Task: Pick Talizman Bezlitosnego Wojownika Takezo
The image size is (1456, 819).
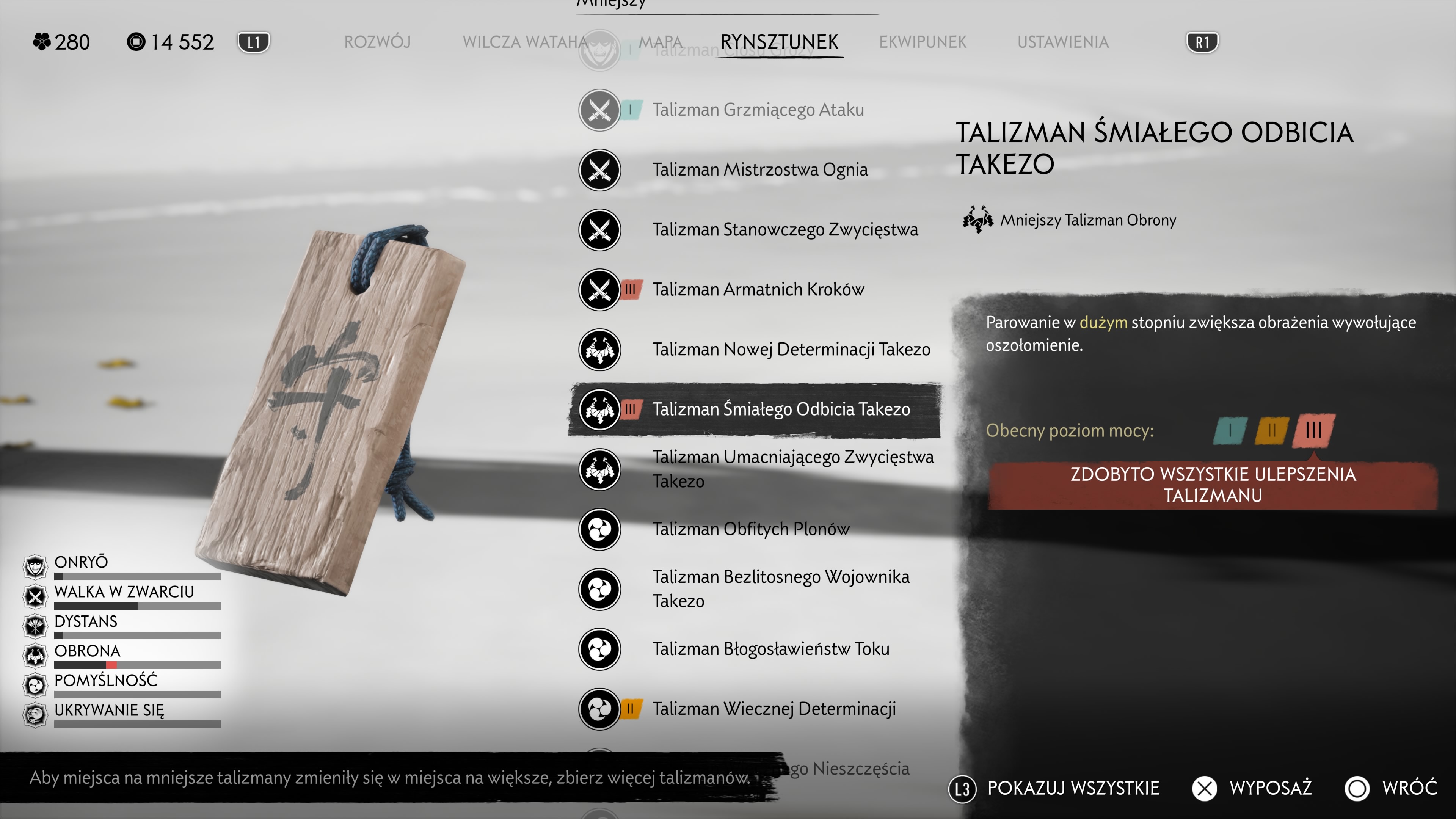Action: tap(781, 589)
